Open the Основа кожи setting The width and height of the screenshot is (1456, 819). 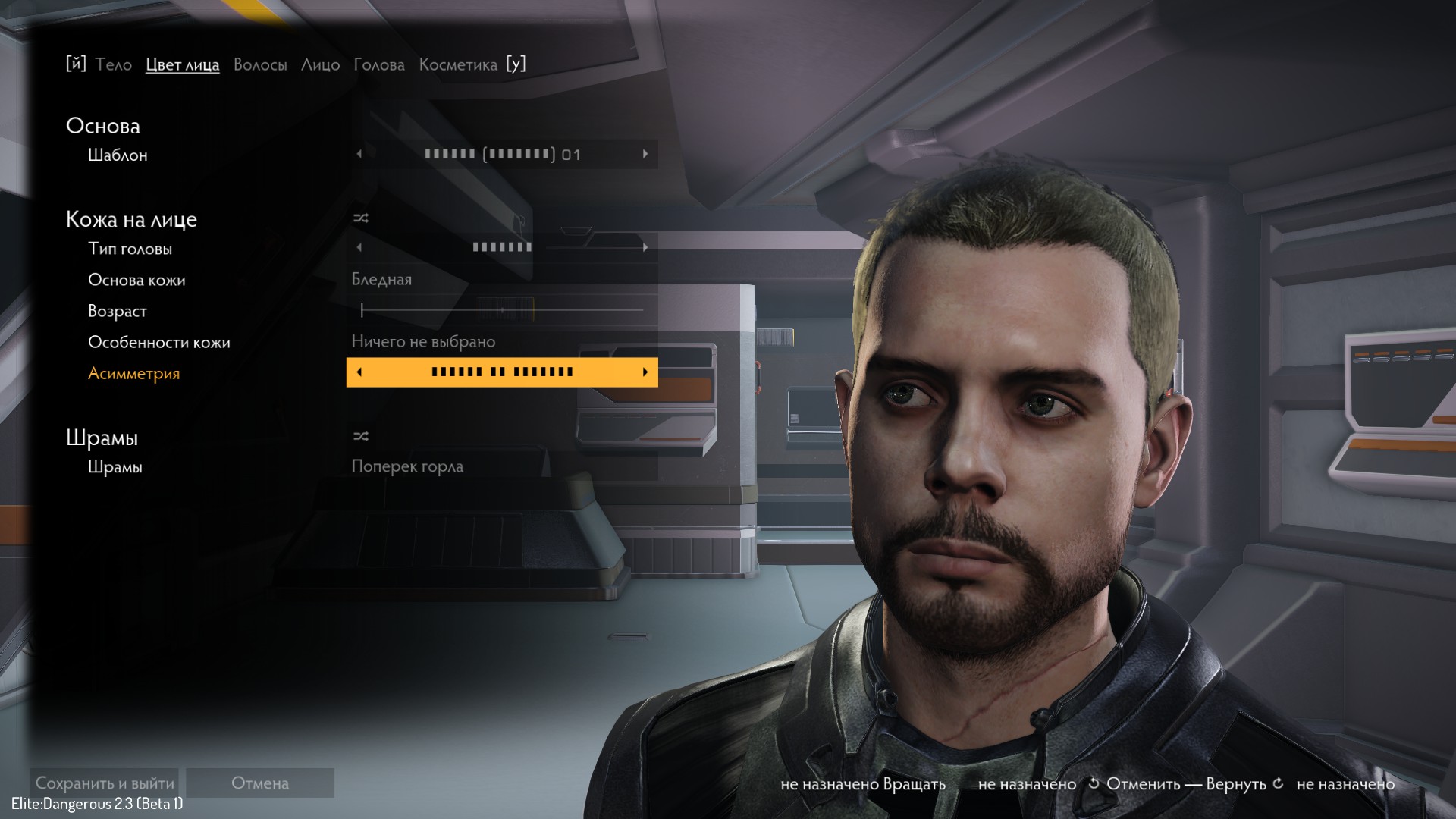(x=500, y=280)
